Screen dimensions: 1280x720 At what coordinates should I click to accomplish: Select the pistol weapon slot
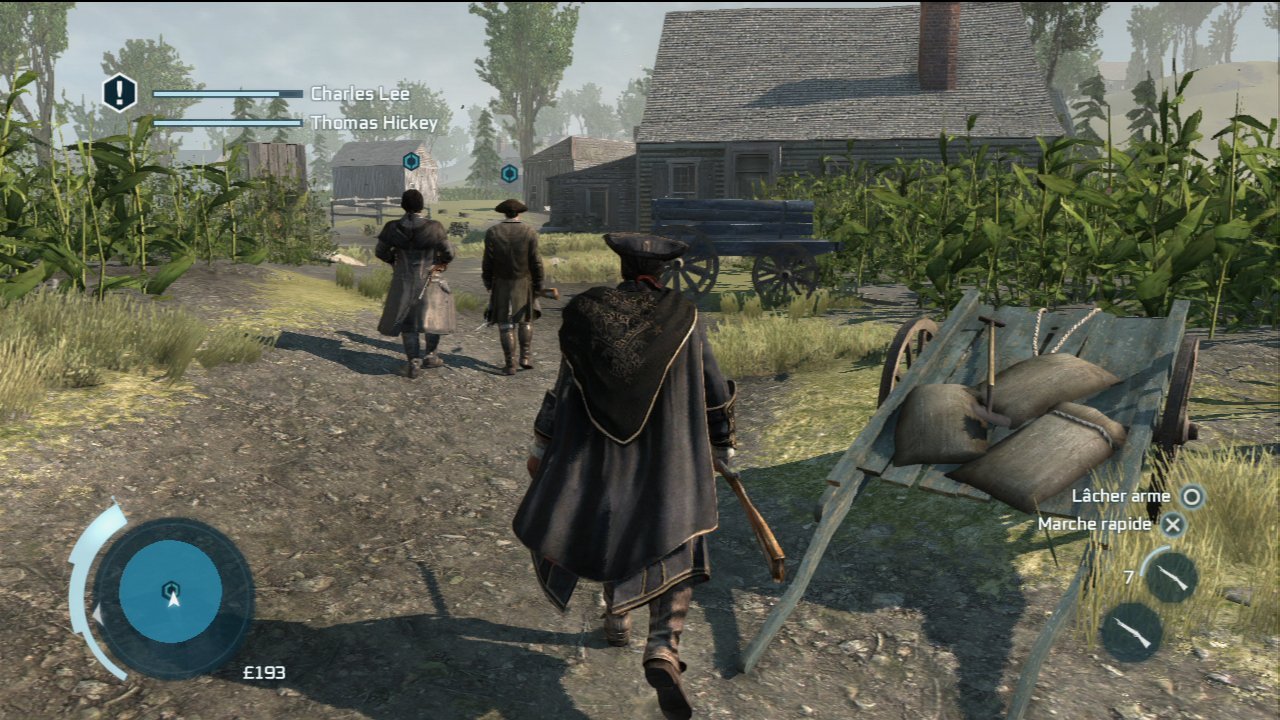[1171, 577]
